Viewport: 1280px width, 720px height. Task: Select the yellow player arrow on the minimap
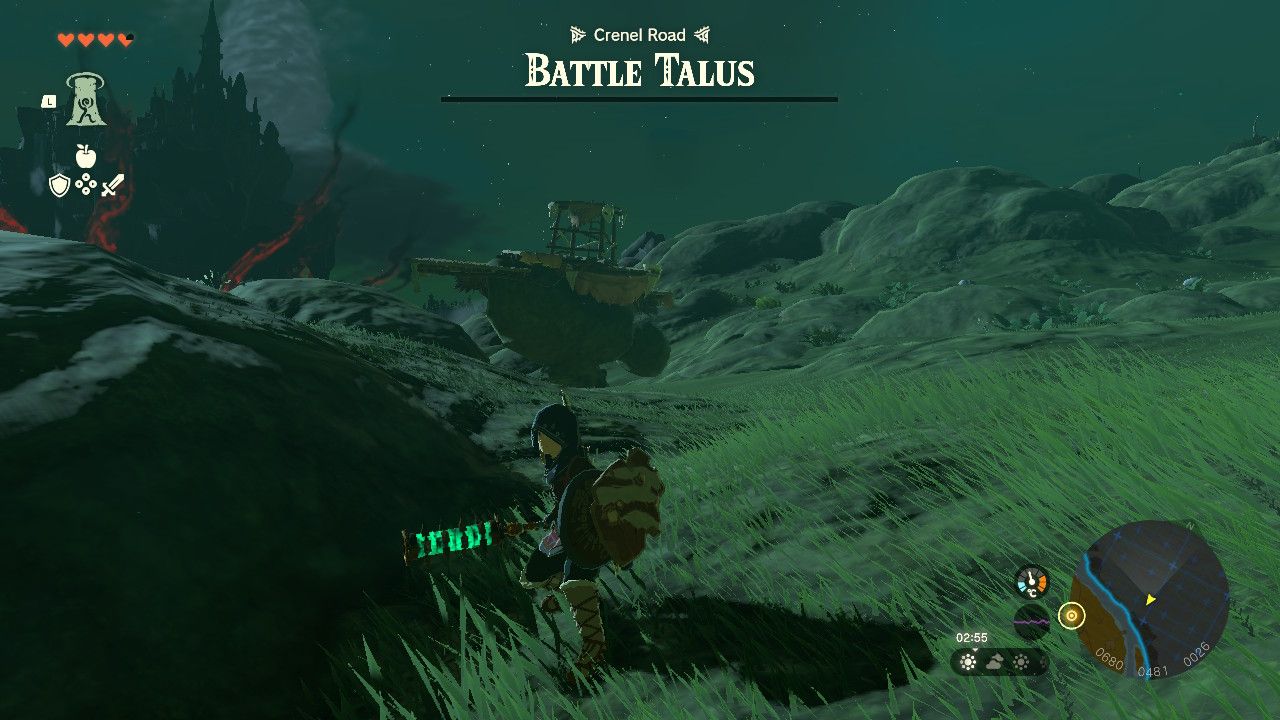[1151, 599]
